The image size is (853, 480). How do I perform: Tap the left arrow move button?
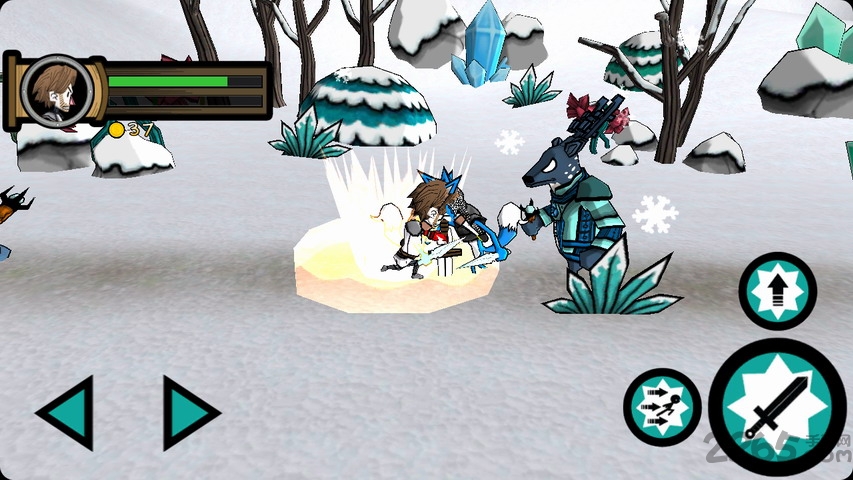click(x=68, y=412)
